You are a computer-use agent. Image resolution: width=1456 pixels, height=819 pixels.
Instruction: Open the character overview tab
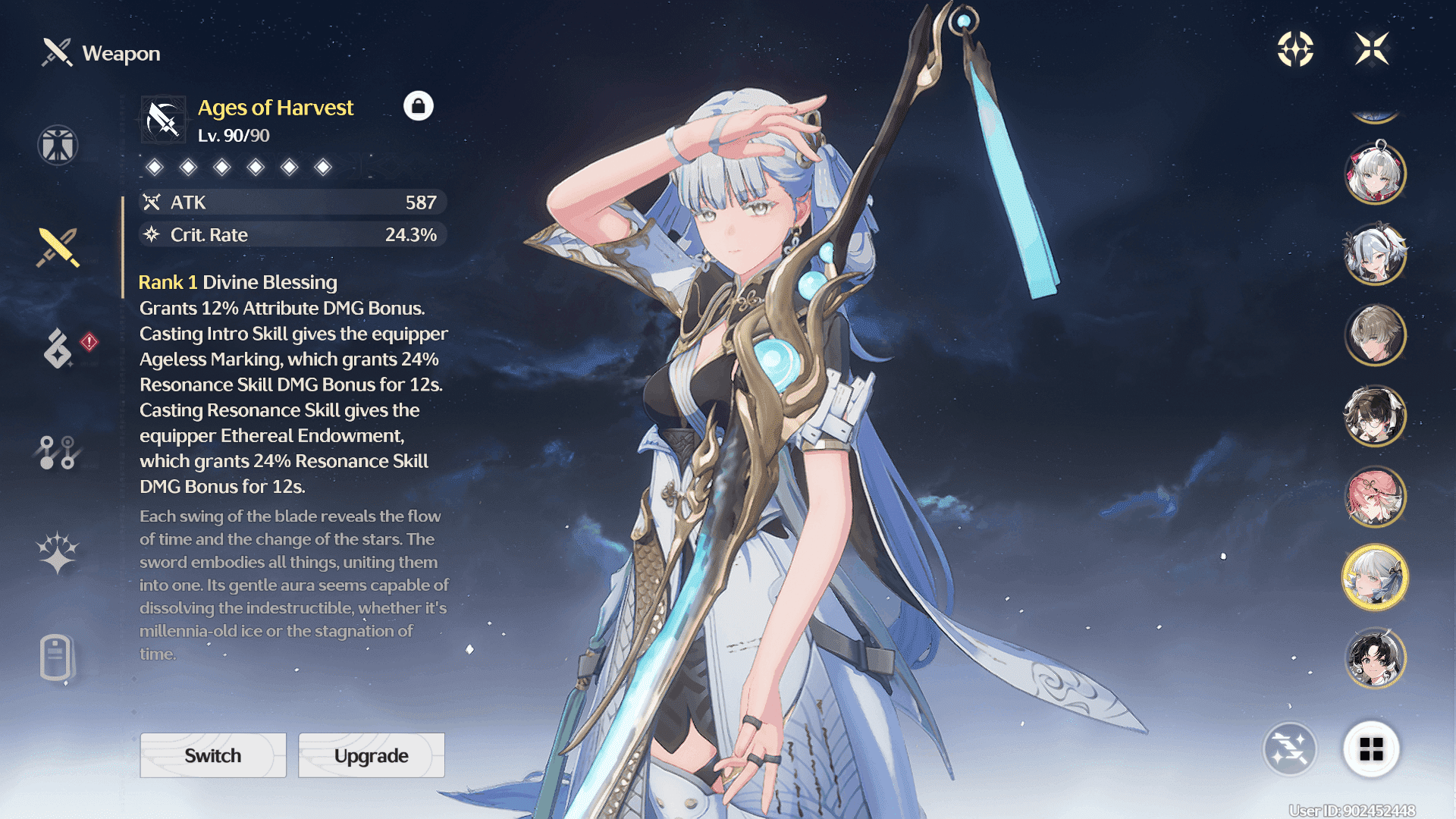(x=58, y=145)
